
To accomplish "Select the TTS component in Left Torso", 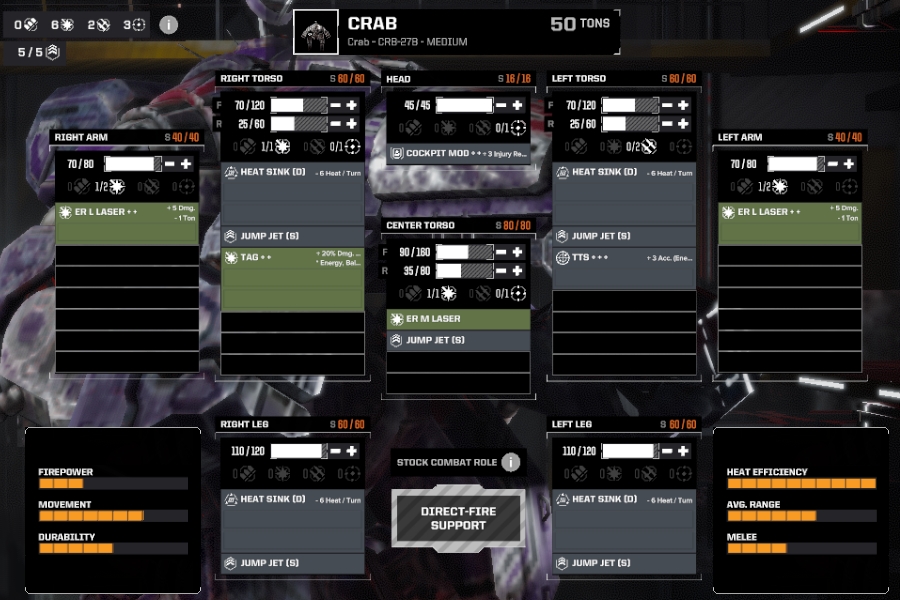I will point(624,258).
